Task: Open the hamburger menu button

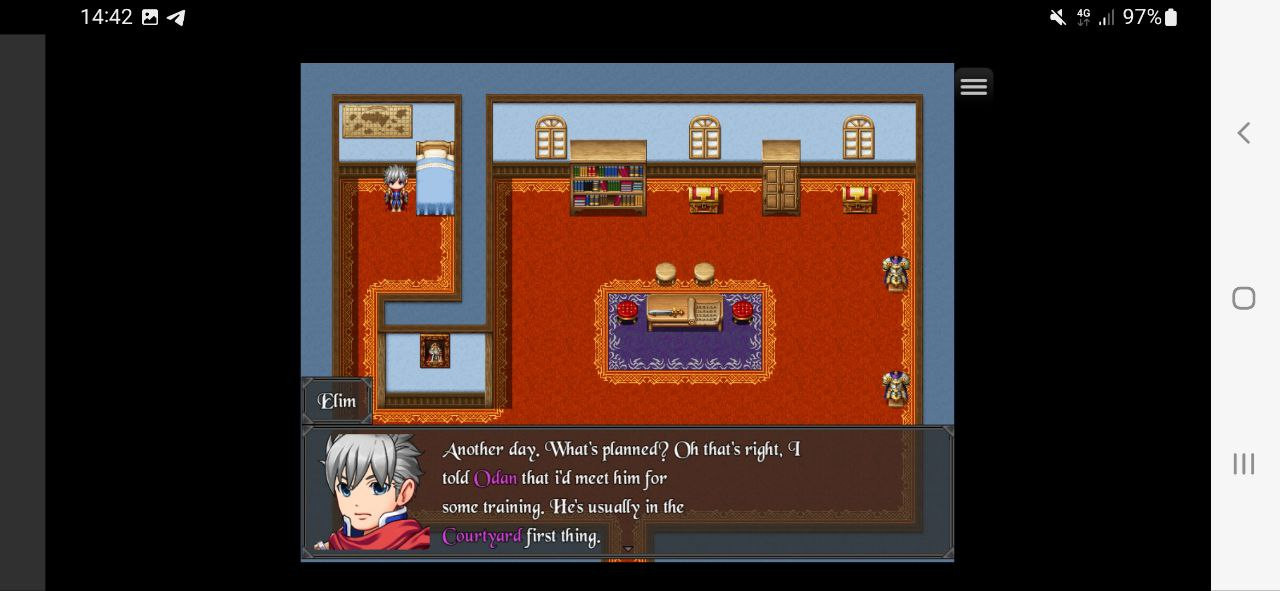Action: 973,86
